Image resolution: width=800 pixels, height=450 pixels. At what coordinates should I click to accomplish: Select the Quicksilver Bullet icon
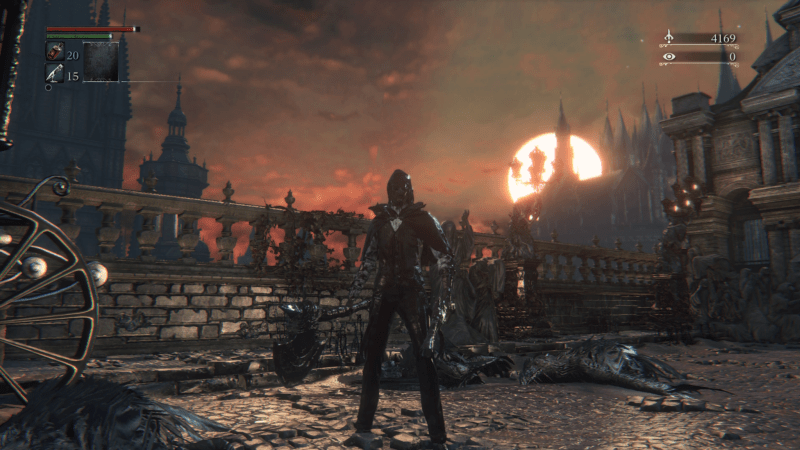pos(55,73)
